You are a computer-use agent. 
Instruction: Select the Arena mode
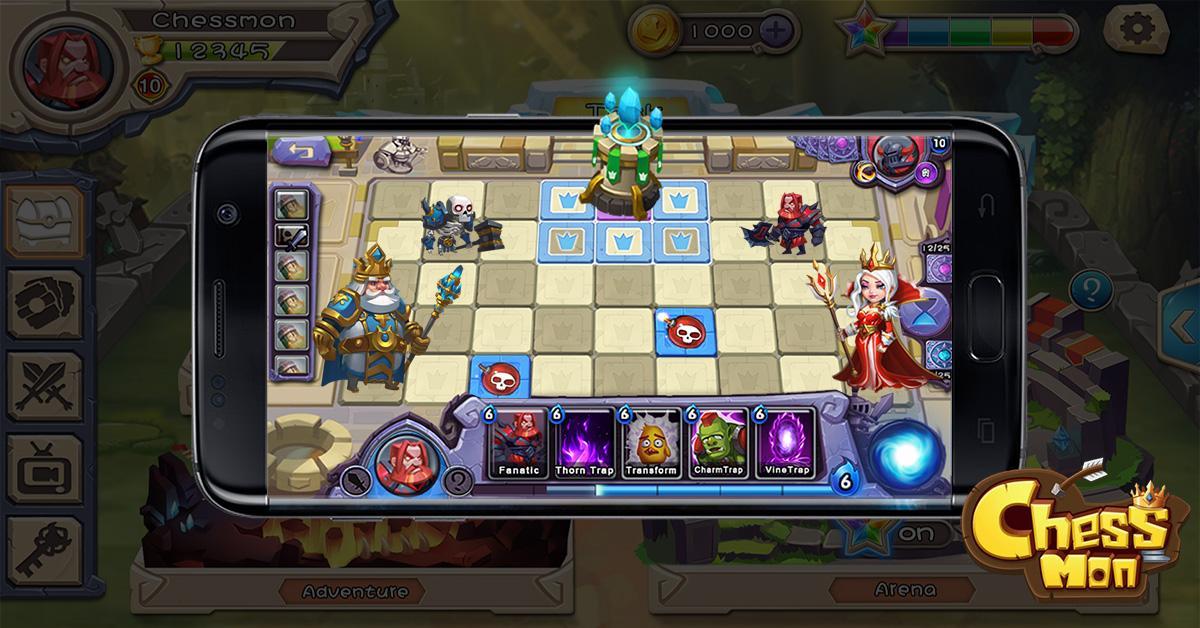click(908, 590)
